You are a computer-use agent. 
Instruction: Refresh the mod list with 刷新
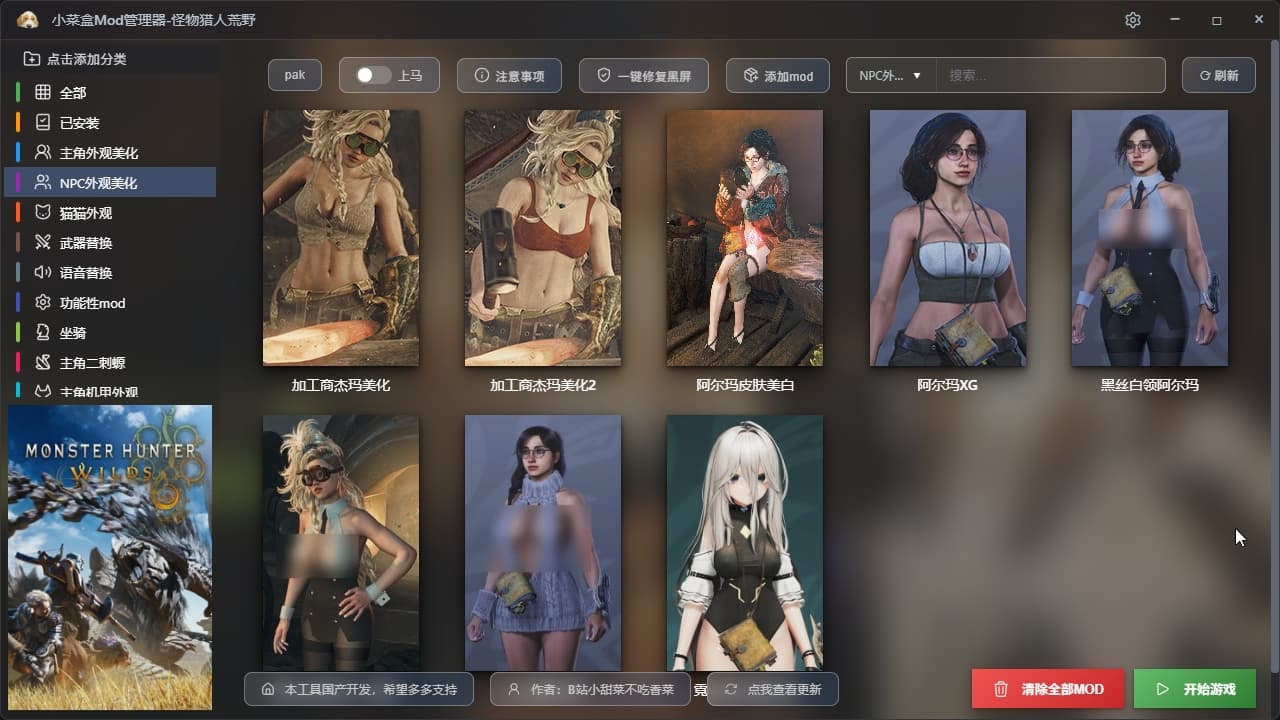1218,76
